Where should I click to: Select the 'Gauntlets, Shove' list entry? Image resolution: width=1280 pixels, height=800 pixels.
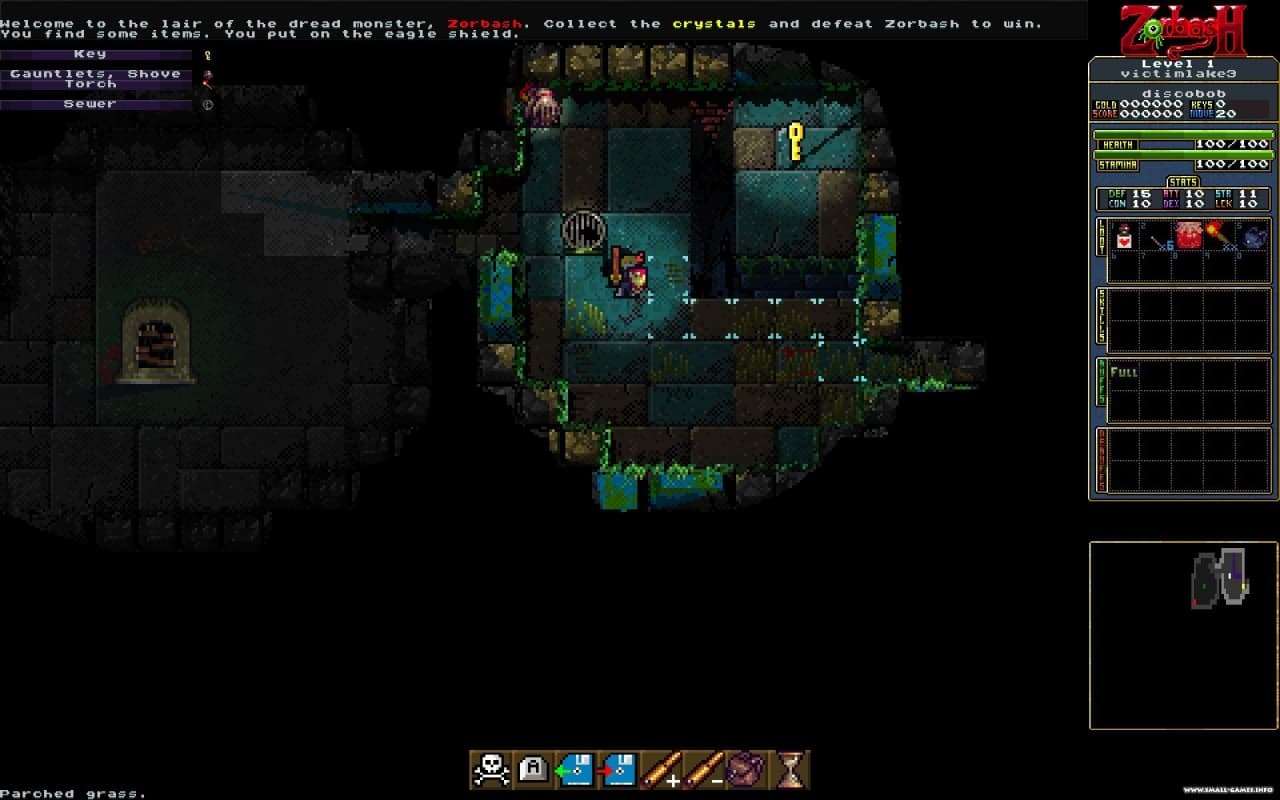pyautogui.click(x=96, y=73)
